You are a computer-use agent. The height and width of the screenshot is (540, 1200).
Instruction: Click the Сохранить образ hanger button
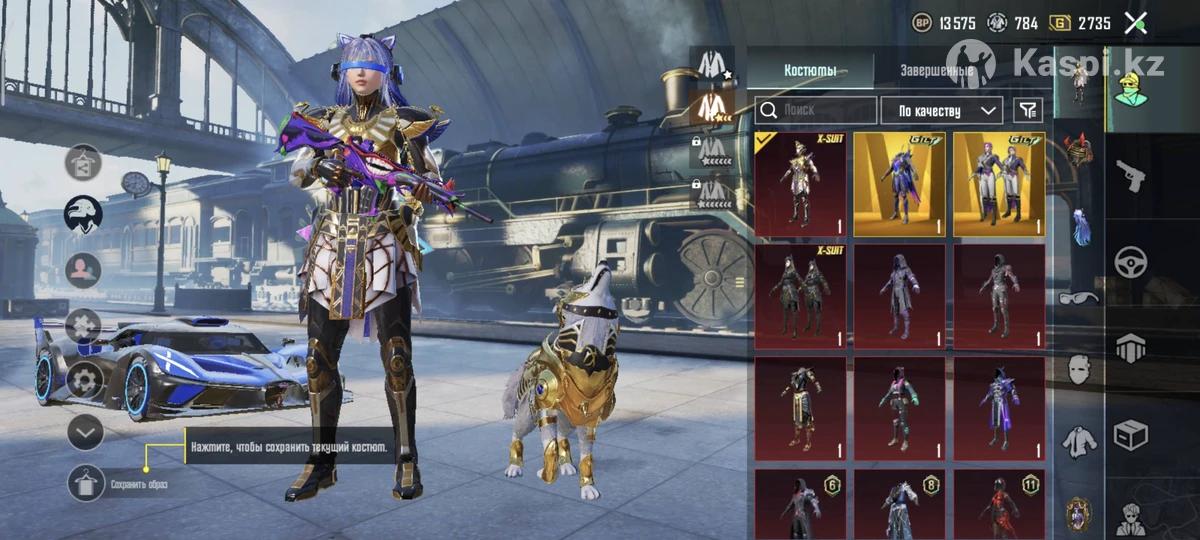click(87, 484)
